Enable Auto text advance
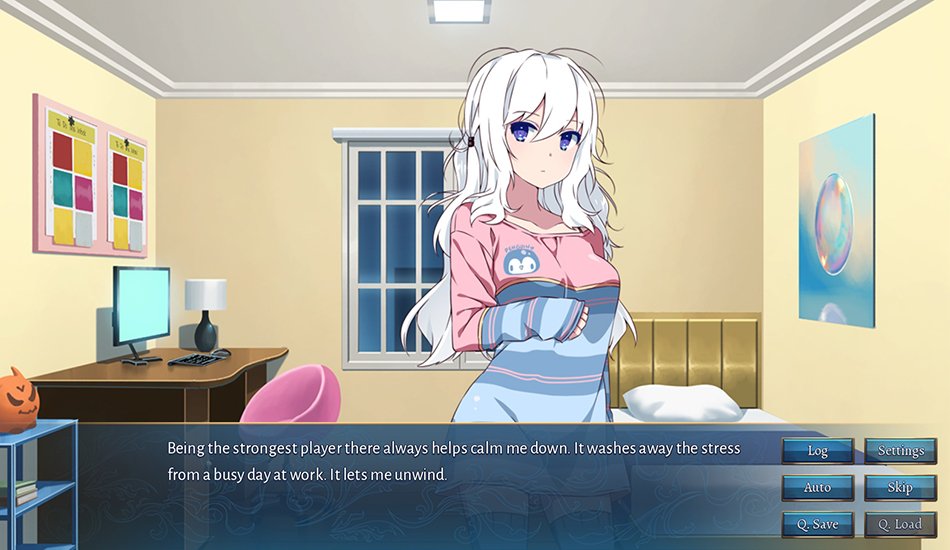This screenshot has height=550, width=950. click(x=817, y=488)
